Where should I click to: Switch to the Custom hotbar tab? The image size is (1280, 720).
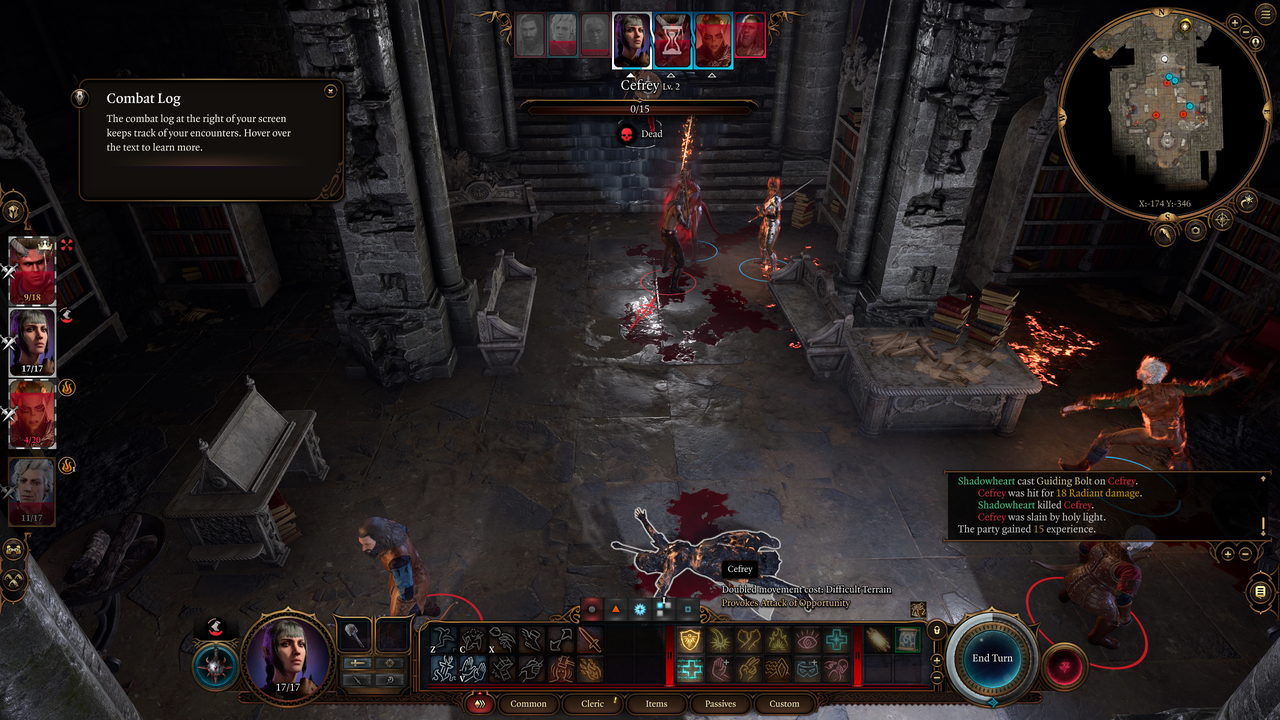click(x=784, y=703)
